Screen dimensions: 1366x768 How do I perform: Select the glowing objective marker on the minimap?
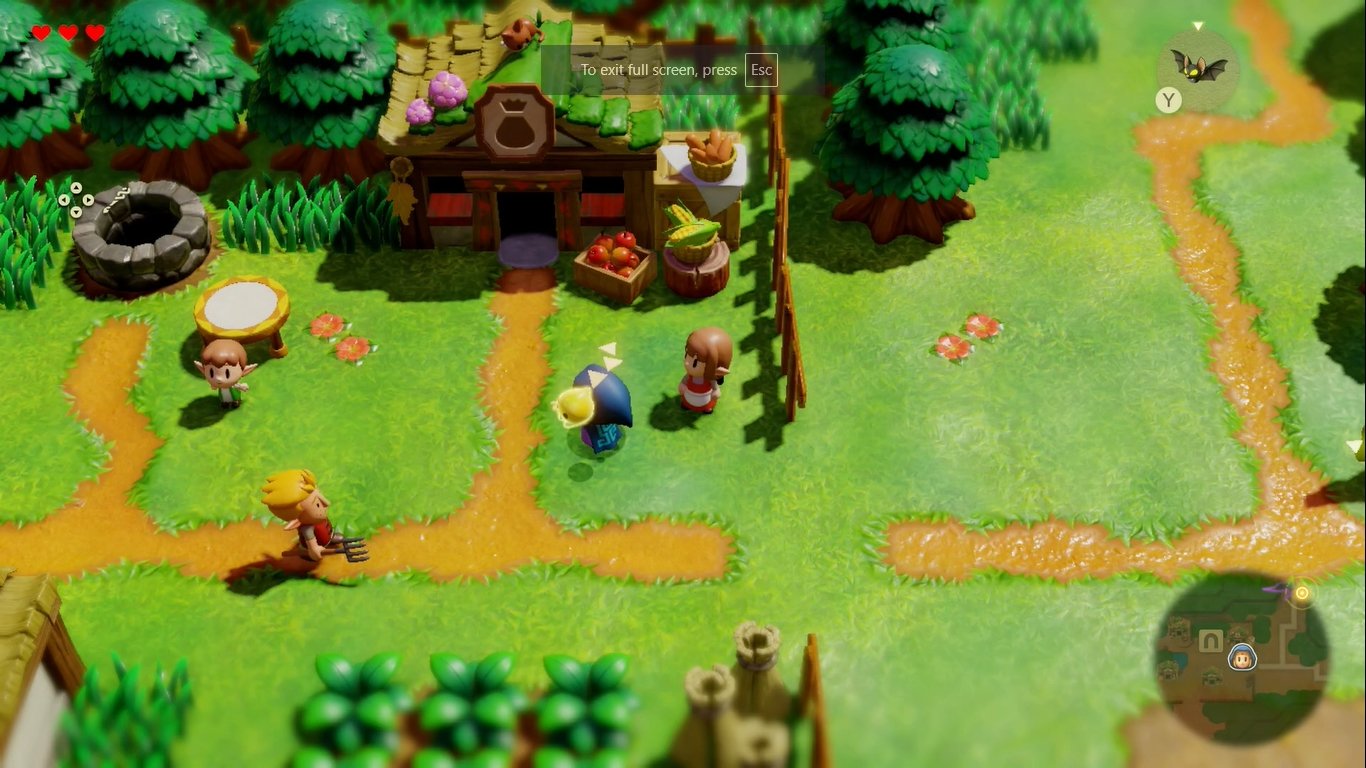(1302, 594)
